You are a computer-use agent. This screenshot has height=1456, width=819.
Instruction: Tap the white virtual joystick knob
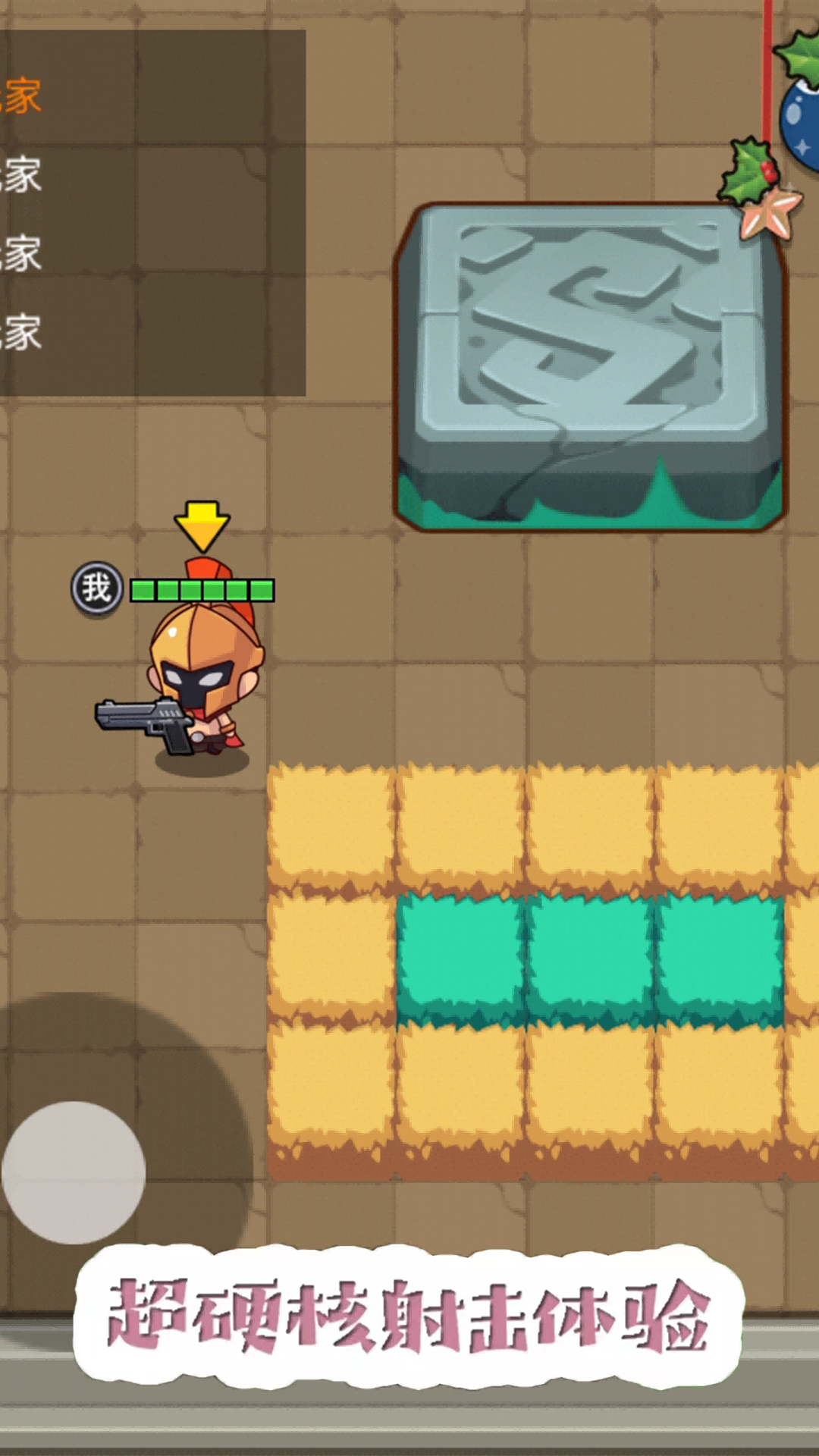[74, 1172]
